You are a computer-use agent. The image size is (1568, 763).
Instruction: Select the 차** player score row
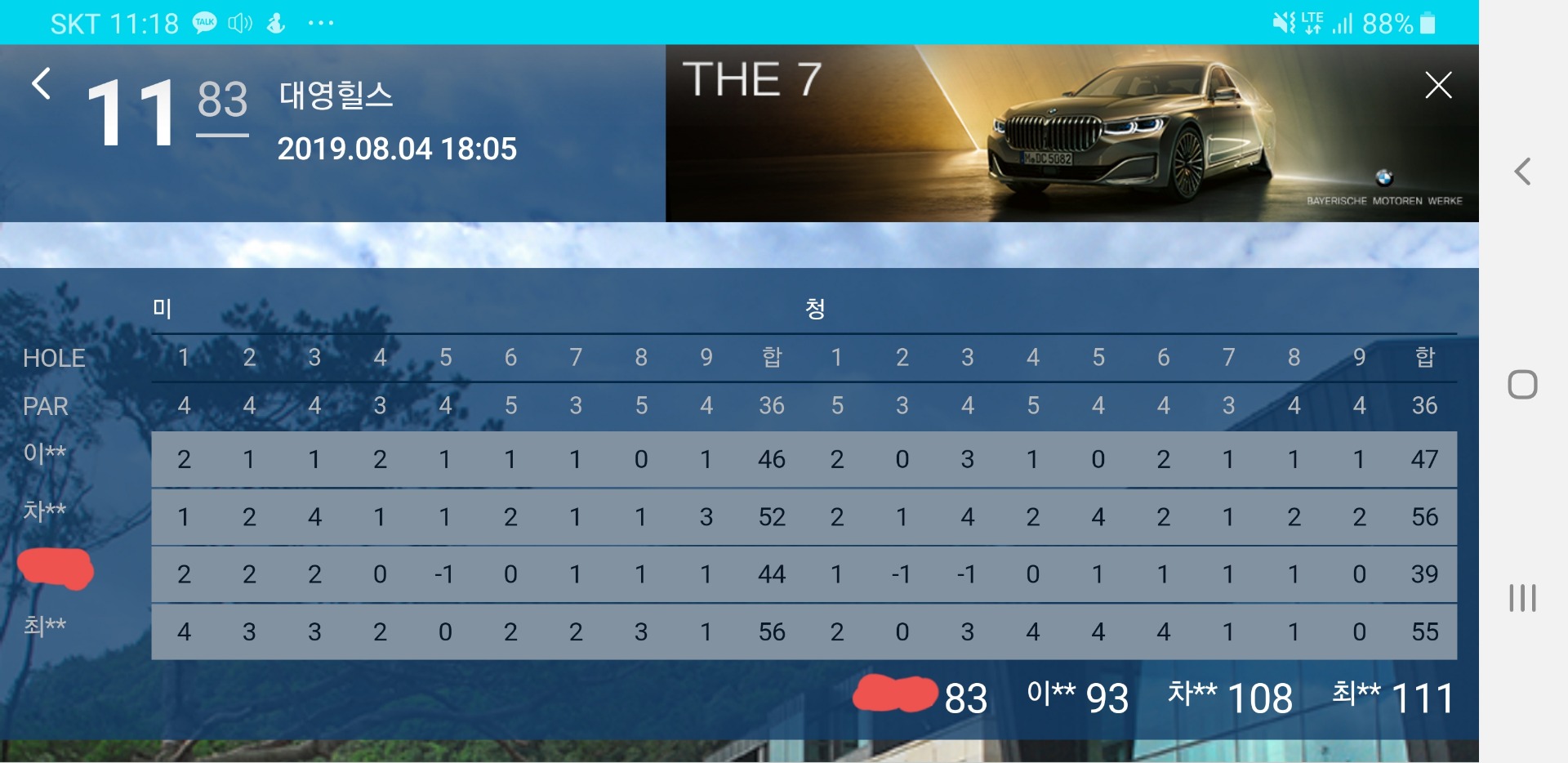804,516
